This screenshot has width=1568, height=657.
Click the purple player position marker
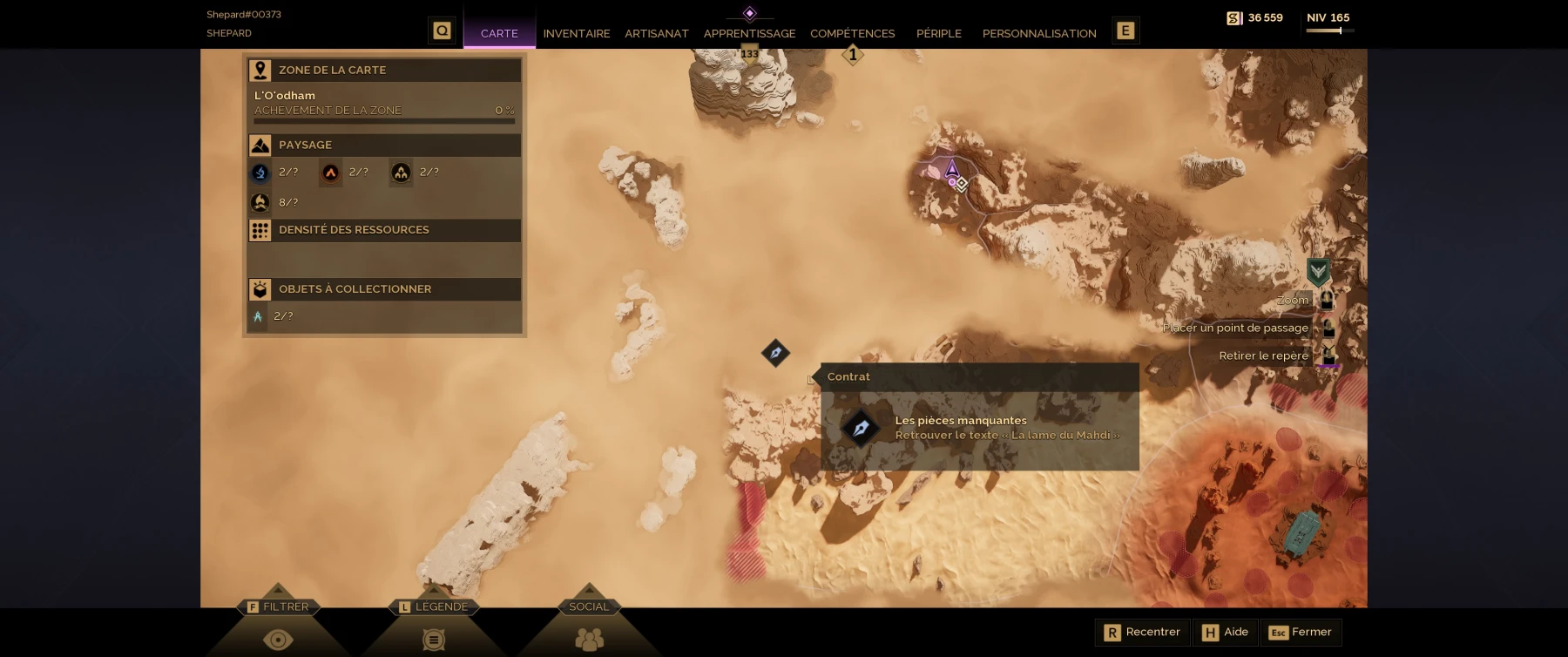tap(952, 168)
